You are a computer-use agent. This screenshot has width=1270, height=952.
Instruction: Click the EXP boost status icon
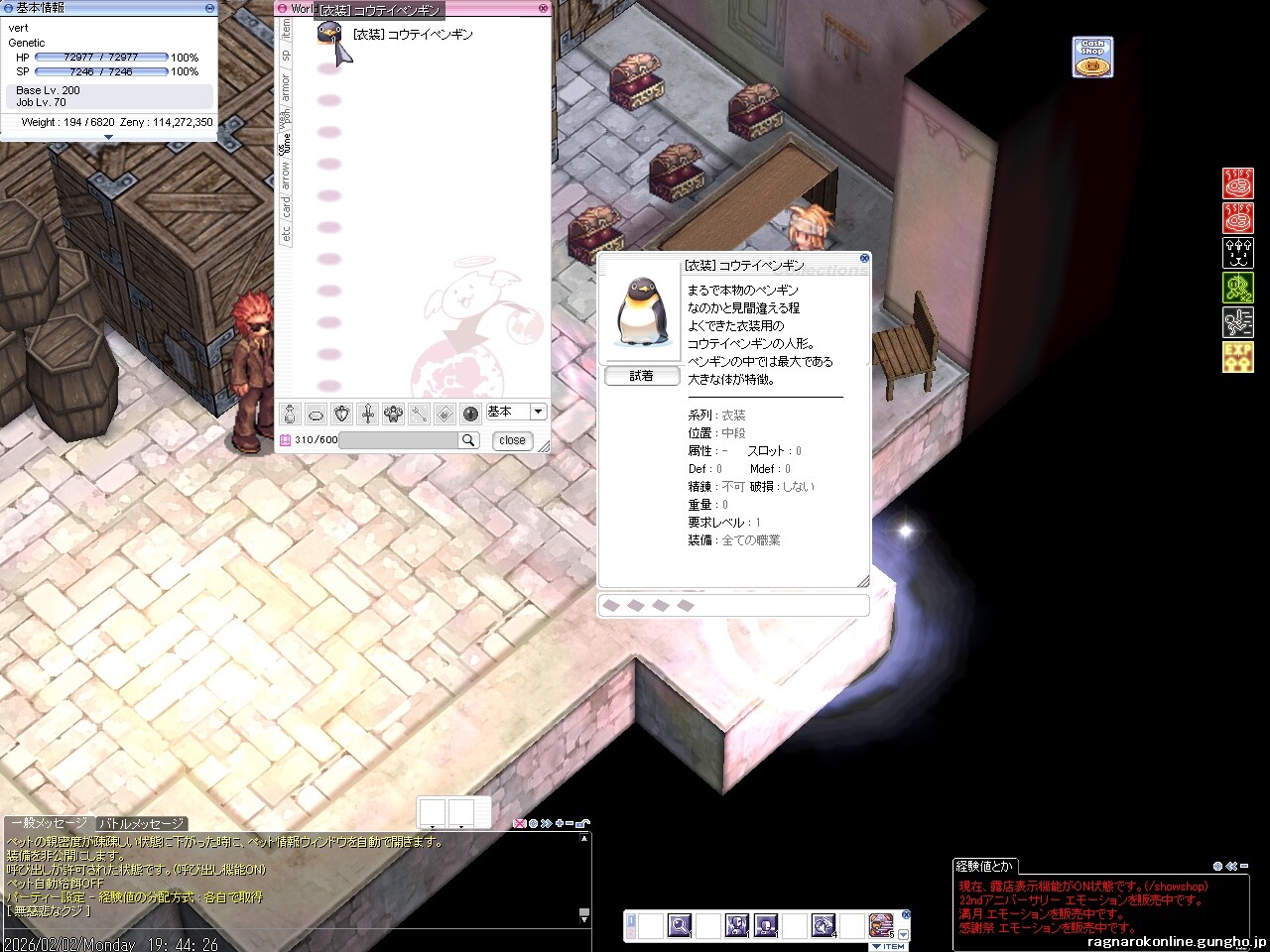coord(1237,357)
